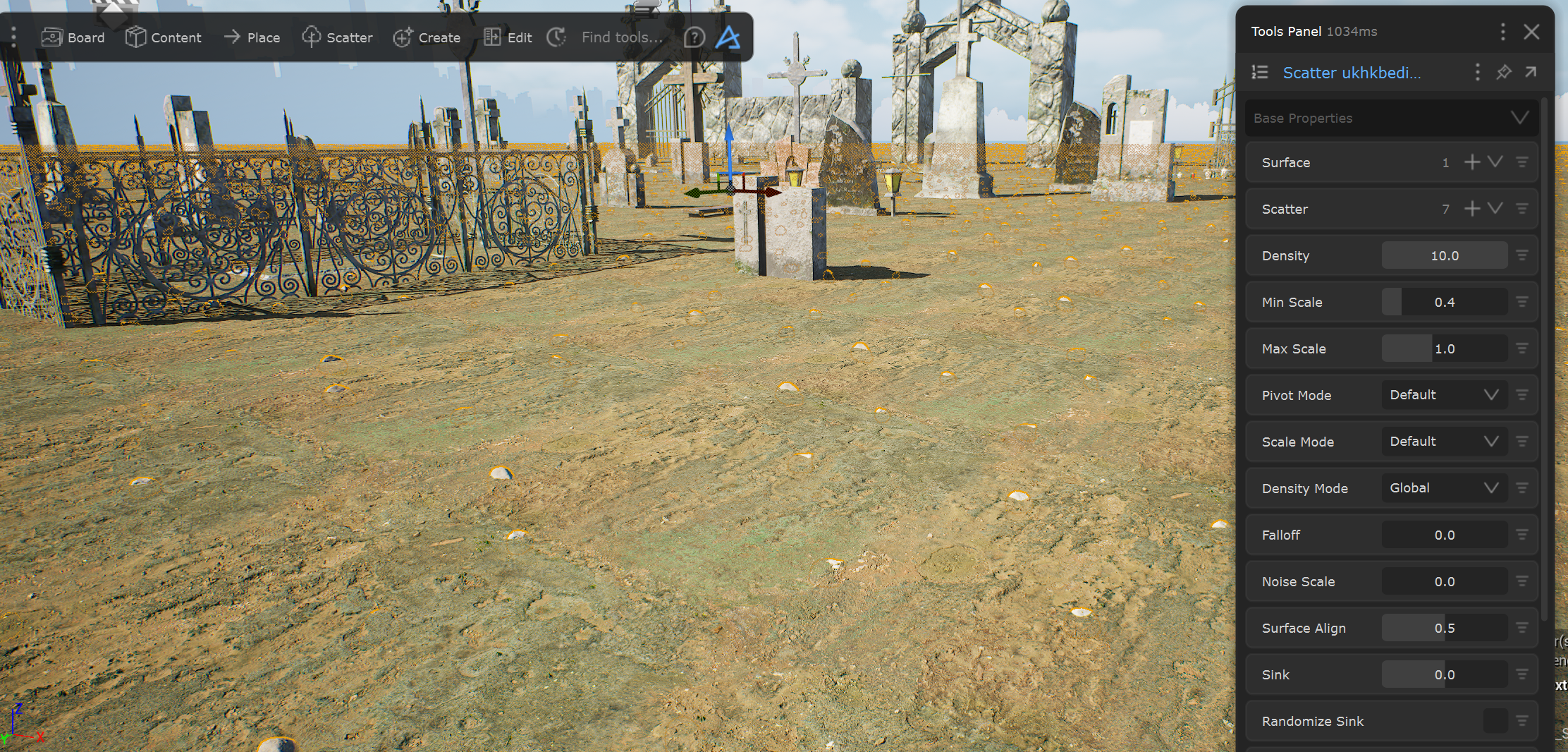Click the Density value field
Screen dimensions: 1568x752
(x=1444, y=255)
